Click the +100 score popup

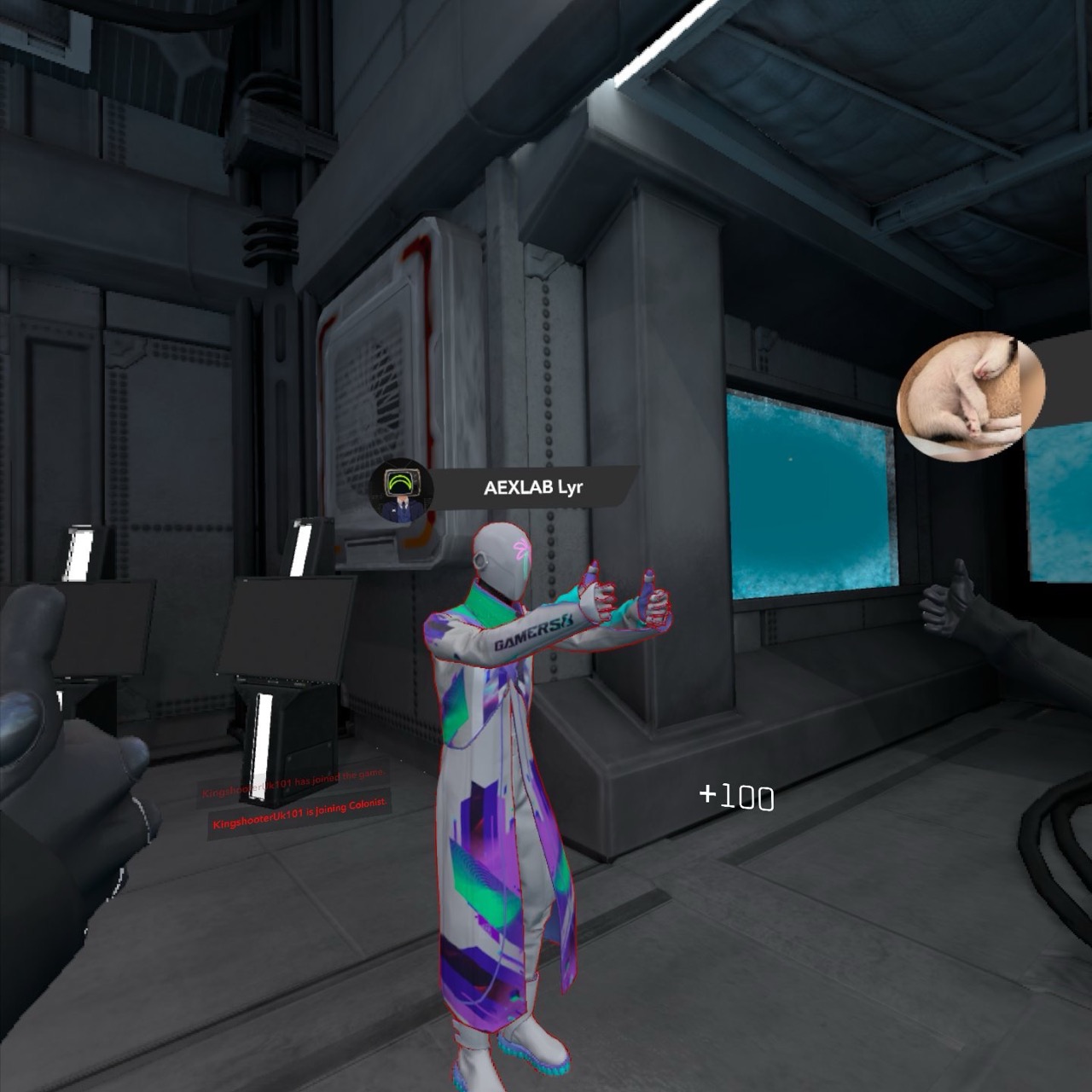pos(734,795)
